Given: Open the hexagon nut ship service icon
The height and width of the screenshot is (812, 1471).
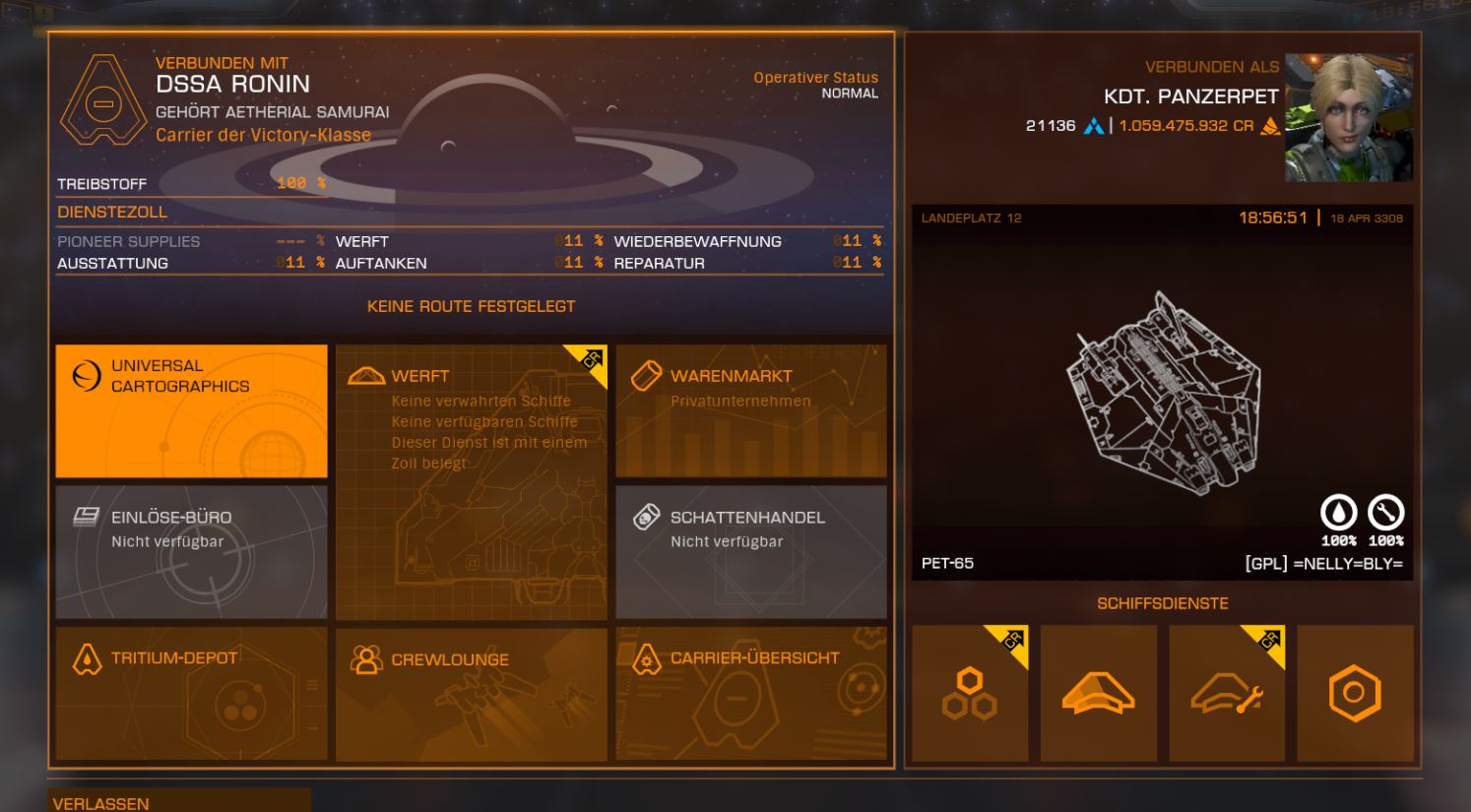Looking at the screenshot, I should (x=1355, y=693).
